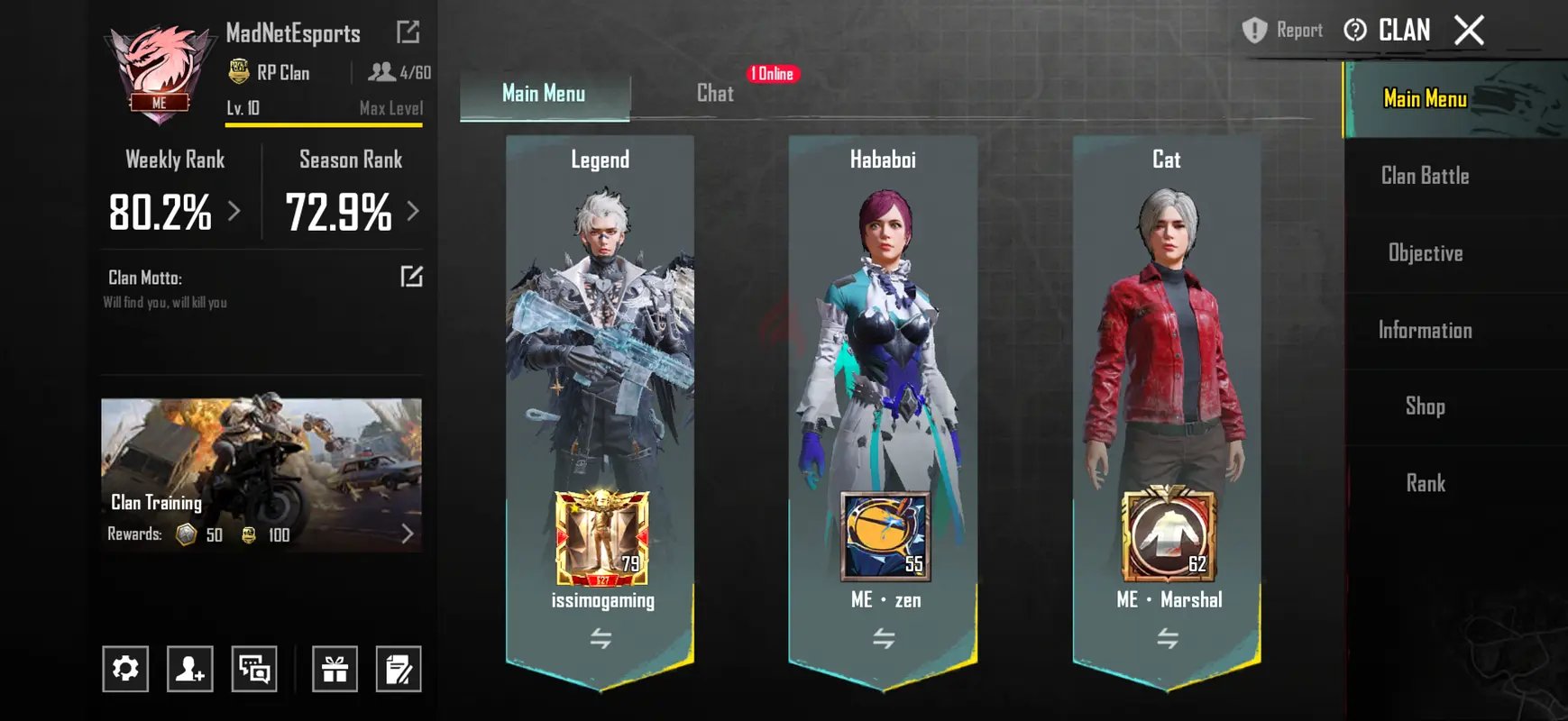Screen dimensions: 1568x721
Task: Open clan settings gear icon
Action: click(x=125, y=669)
